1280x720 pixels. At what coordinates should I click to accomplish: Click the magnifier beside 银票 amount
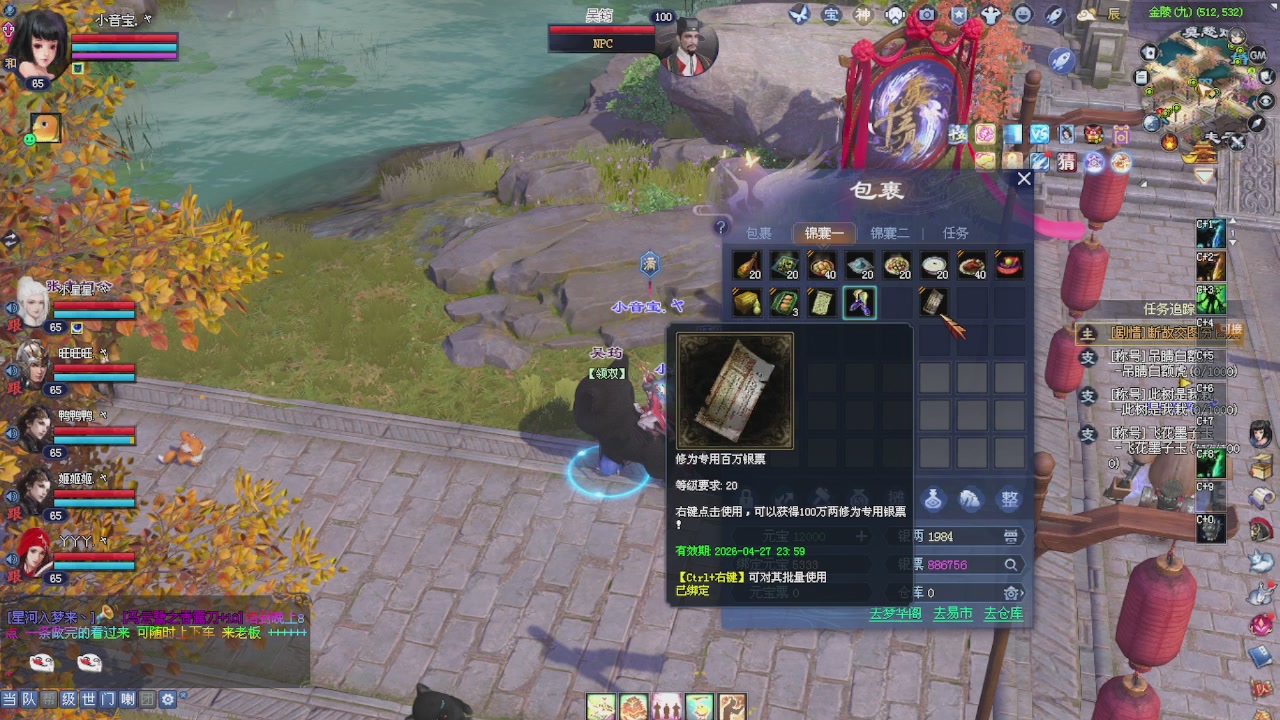point(1011,565)
